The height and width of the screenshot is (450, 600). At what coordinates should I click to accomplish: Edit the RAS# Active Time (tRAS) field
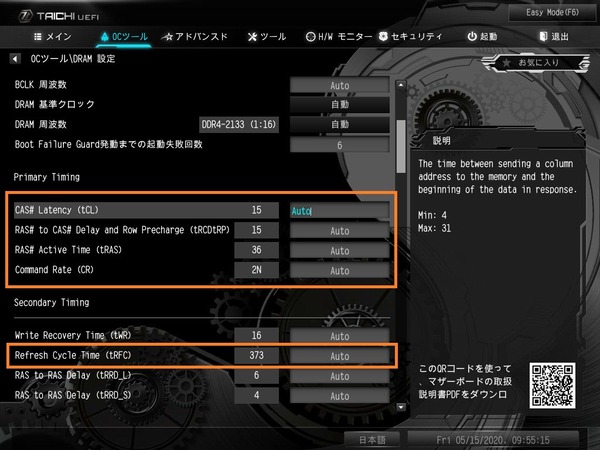(x=340, y=250)
